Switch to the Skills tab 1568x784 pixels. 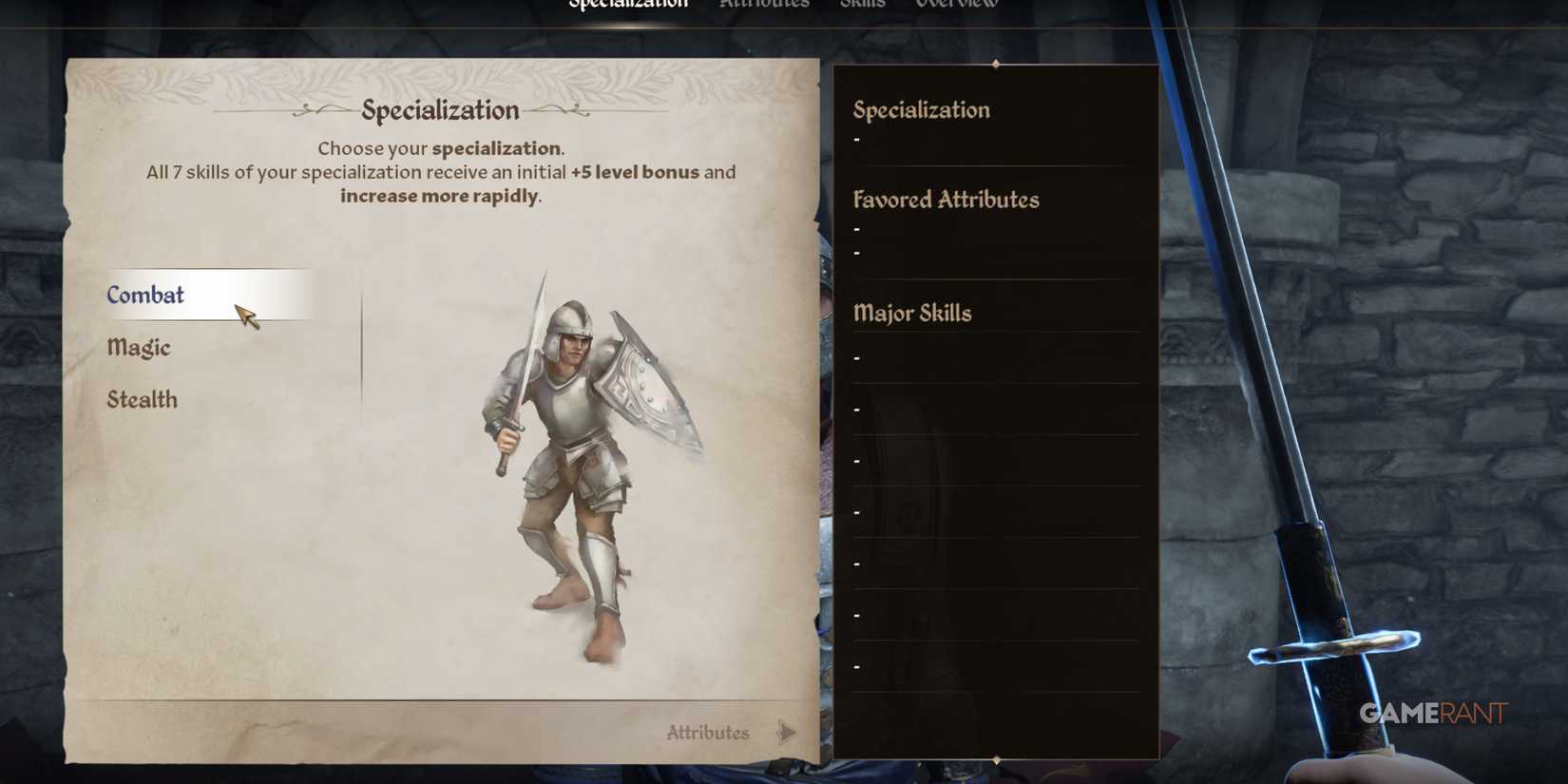pyautogui.click(x=863, y=6)
